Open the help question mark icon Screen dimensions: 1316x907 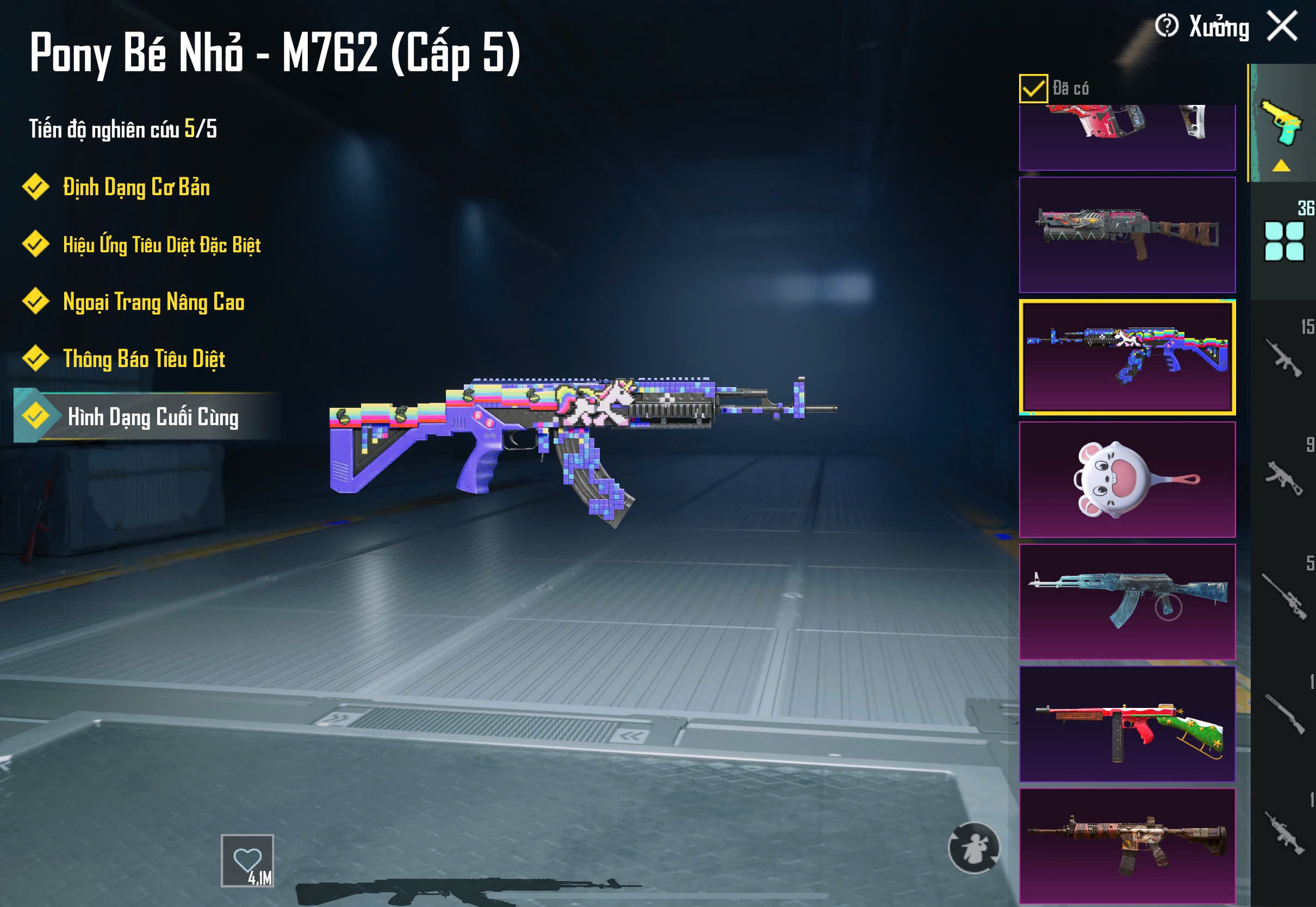(1166, 26)
